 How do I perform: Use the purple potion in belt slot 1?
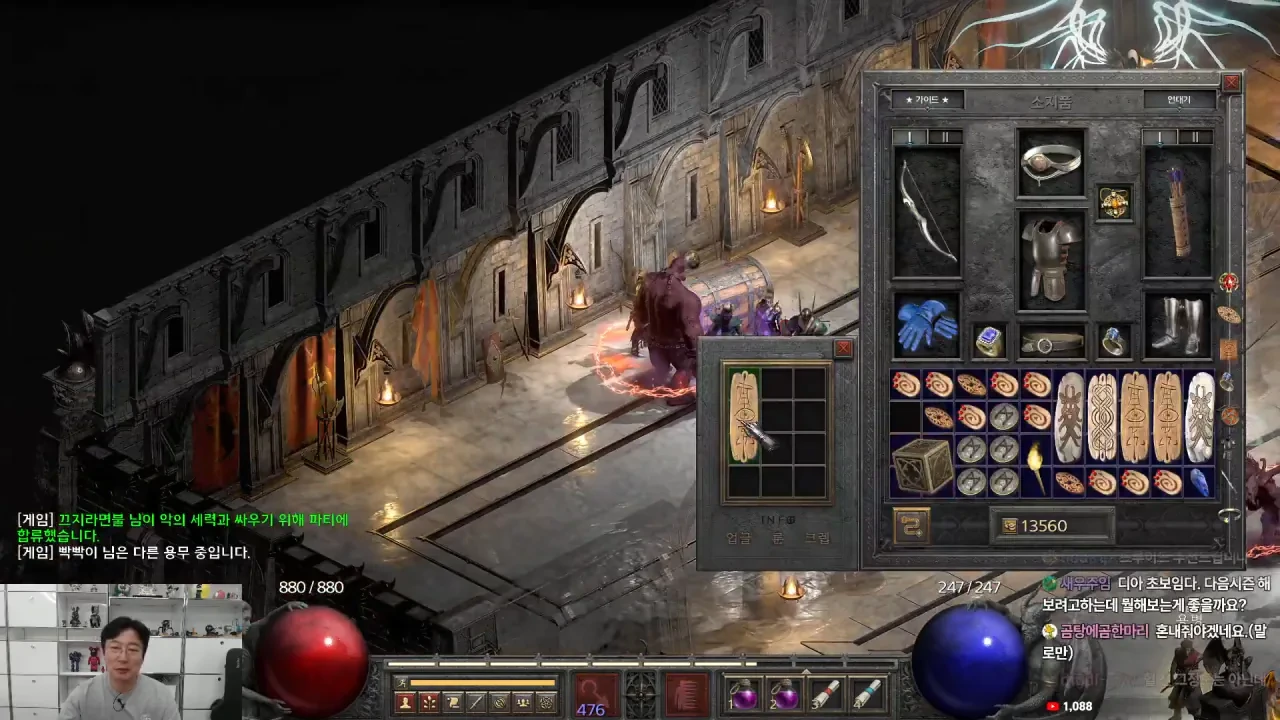click(744, 694)
